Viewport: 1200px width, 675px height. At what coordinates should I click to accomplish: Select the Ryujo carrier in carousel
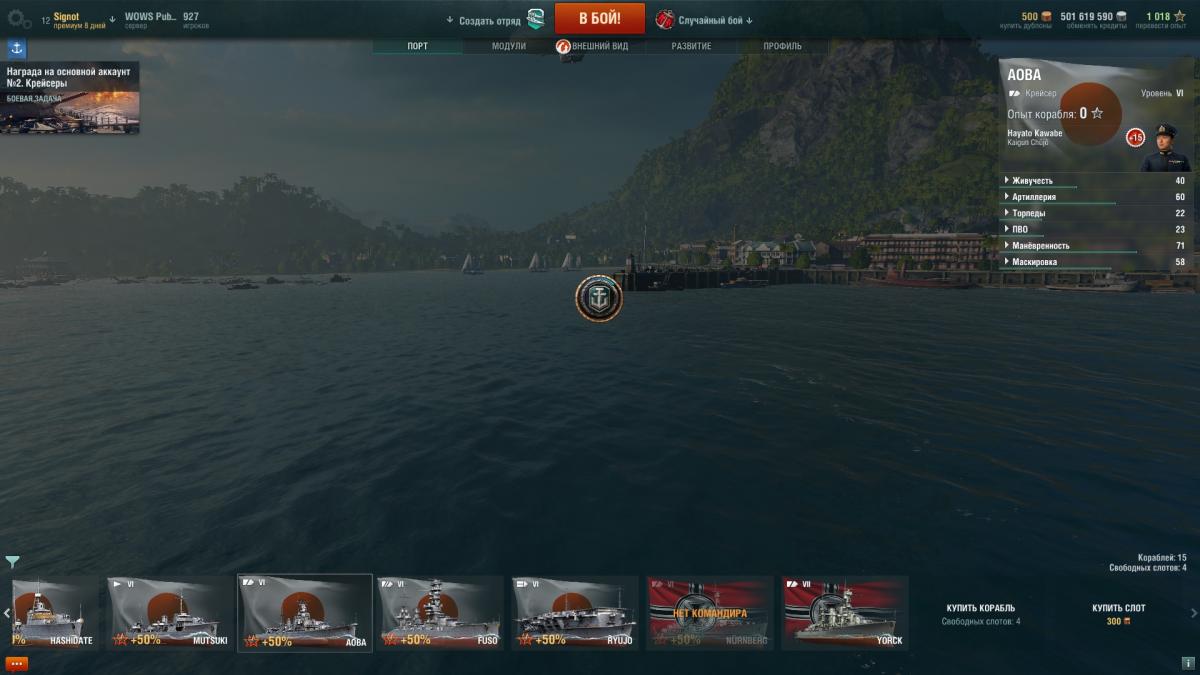(575, 612)
